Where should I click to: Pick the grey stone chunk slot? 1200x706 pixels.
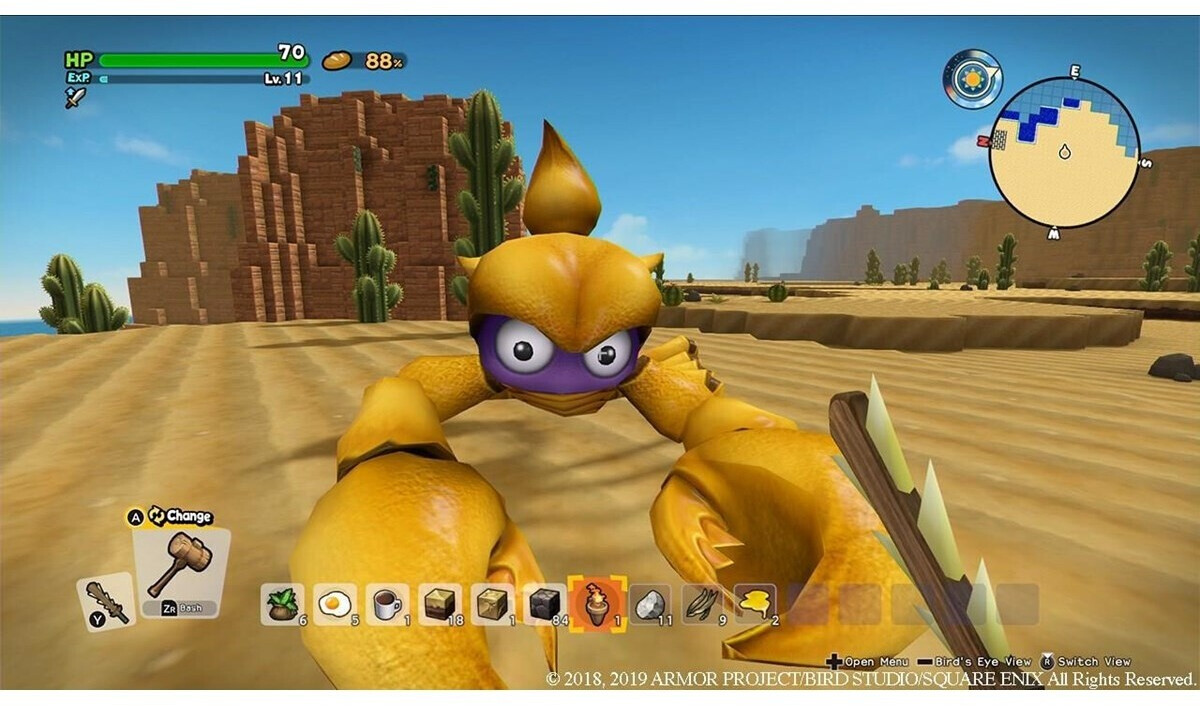tap(650, 604)
